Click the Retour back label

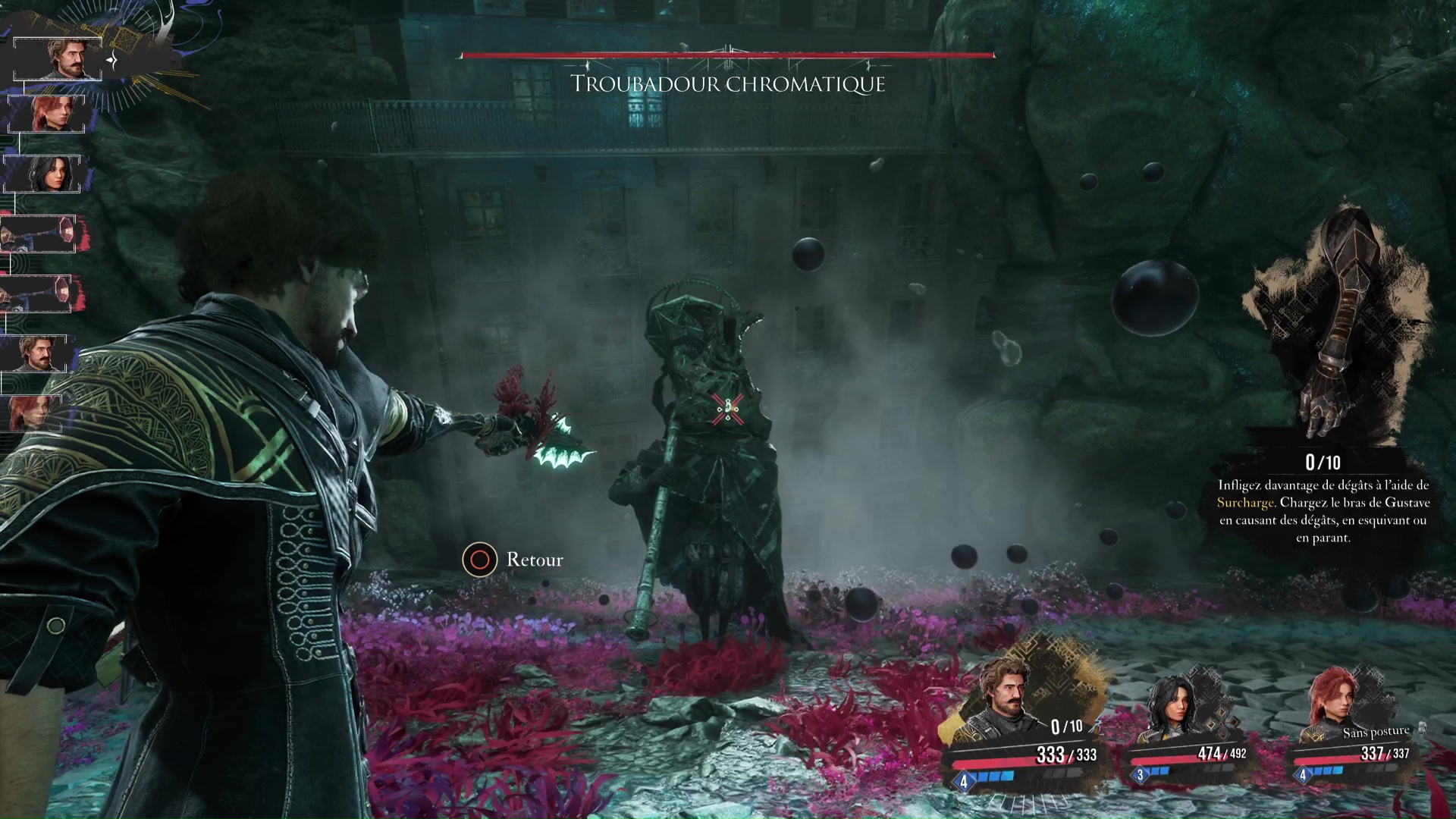tap(534, 560)
